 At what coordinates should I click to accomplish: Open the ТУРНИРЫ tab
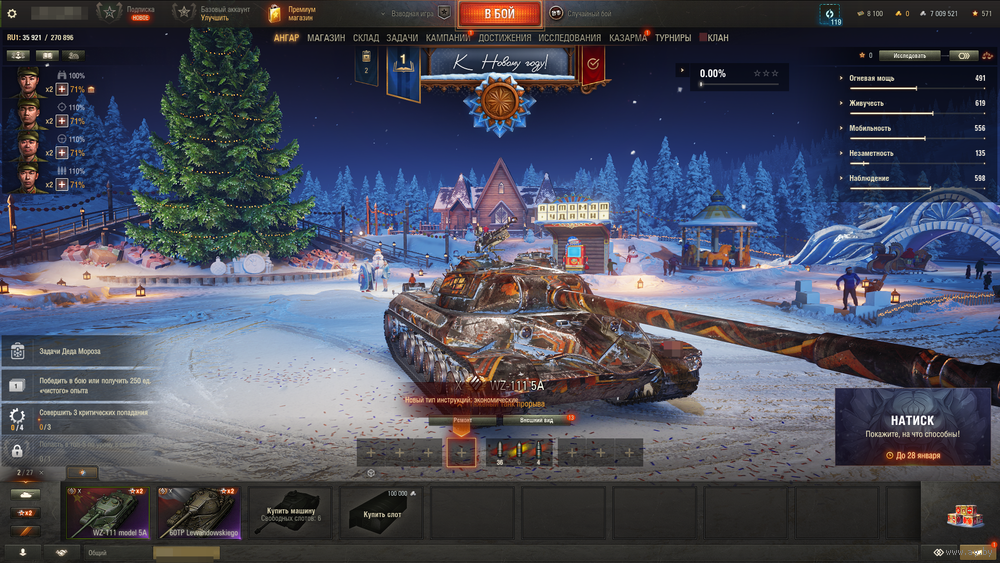pos(673,38)
